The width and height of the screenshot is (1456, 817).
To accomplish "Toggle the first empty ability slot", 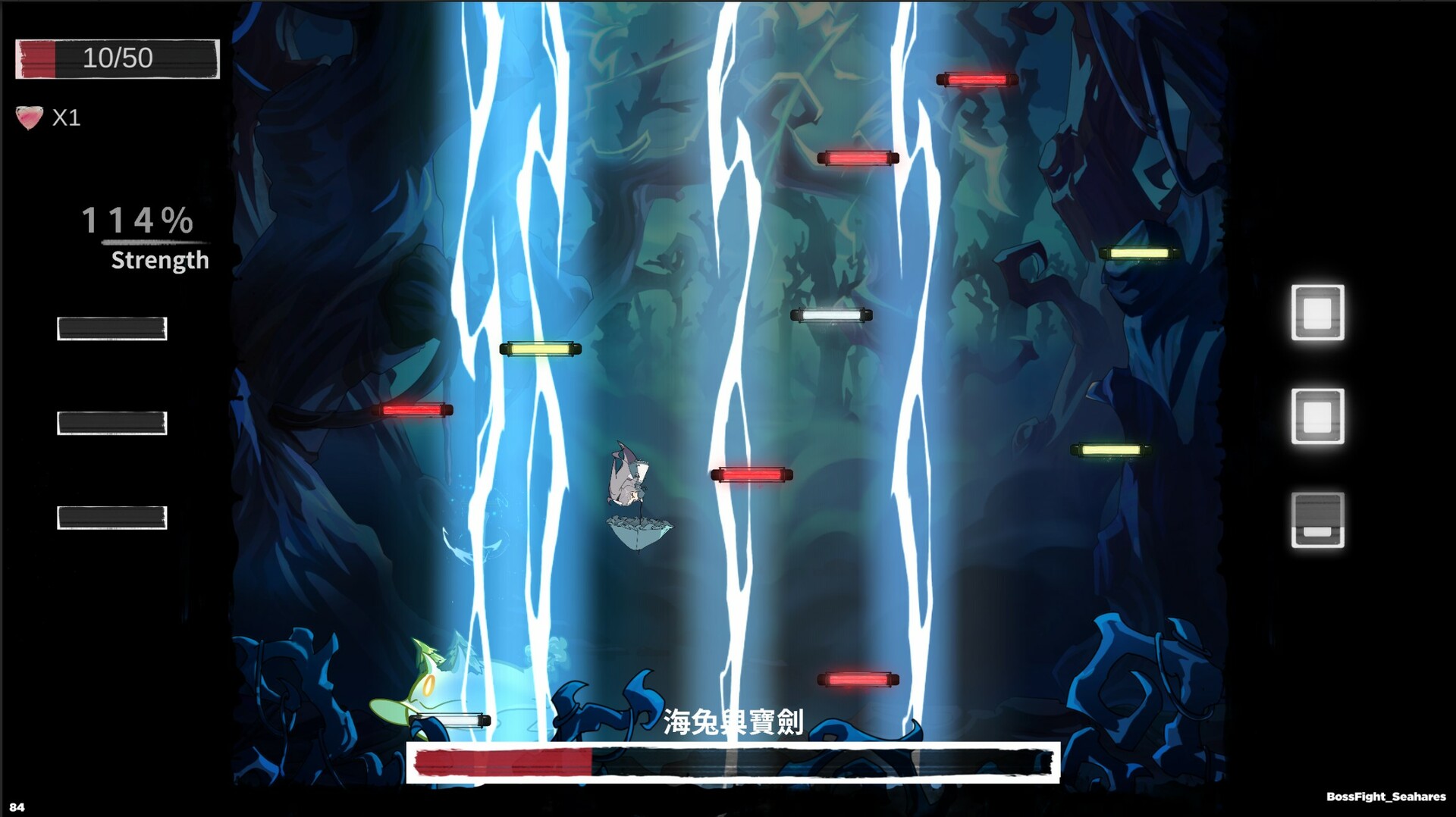I will (x=112, y=329).
